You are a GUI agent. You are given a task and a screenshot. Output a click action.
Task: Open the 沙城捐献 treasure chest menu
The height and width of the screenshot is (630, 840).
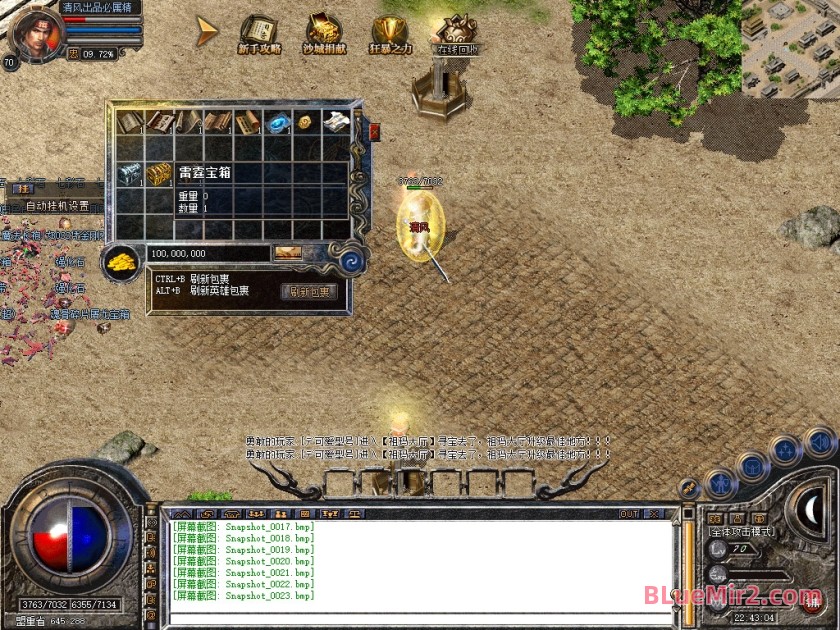(x=322, y=33)
